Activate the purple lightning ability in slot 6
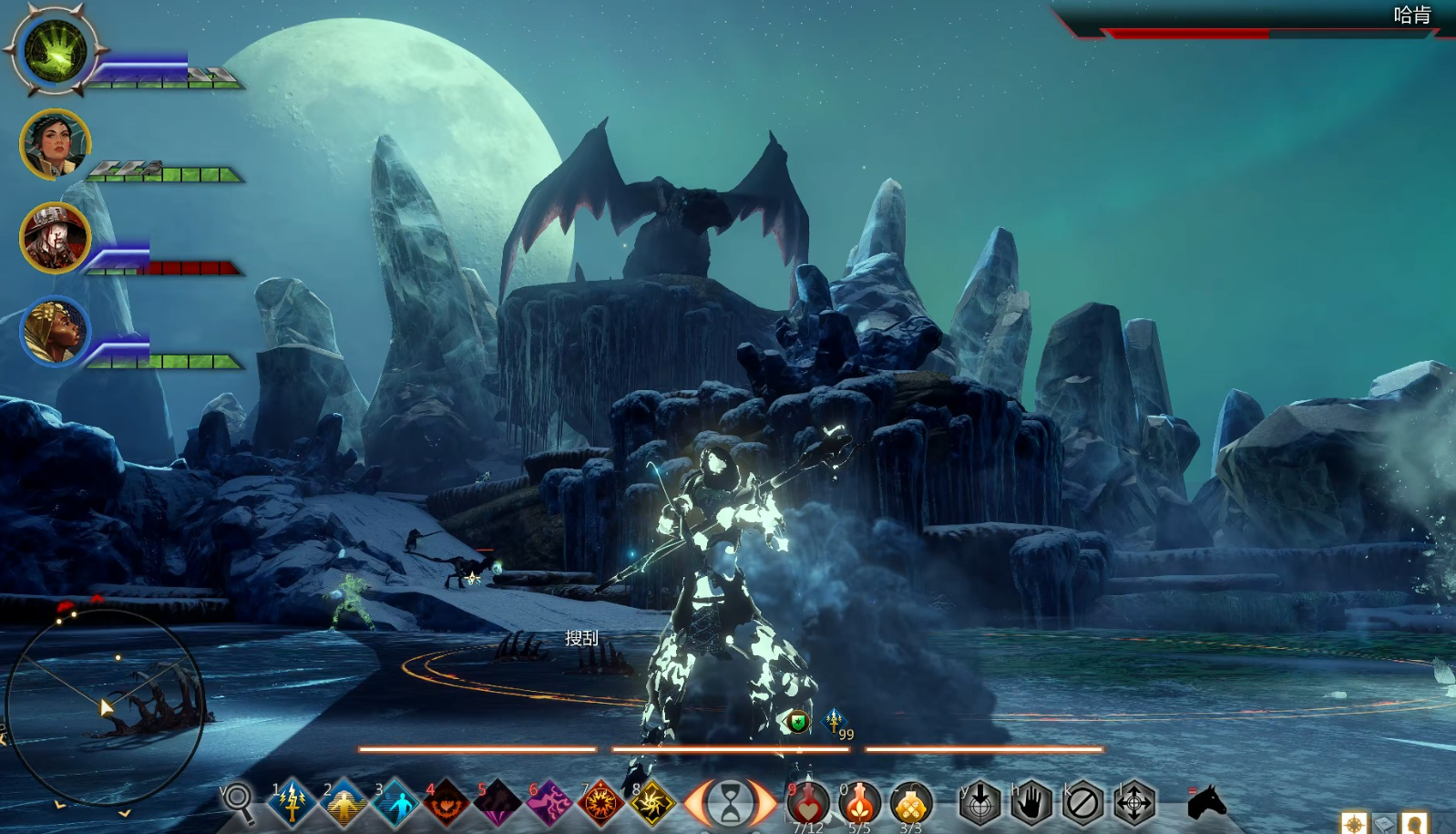This screenshot has width=1456, height=834. [549, 803]
